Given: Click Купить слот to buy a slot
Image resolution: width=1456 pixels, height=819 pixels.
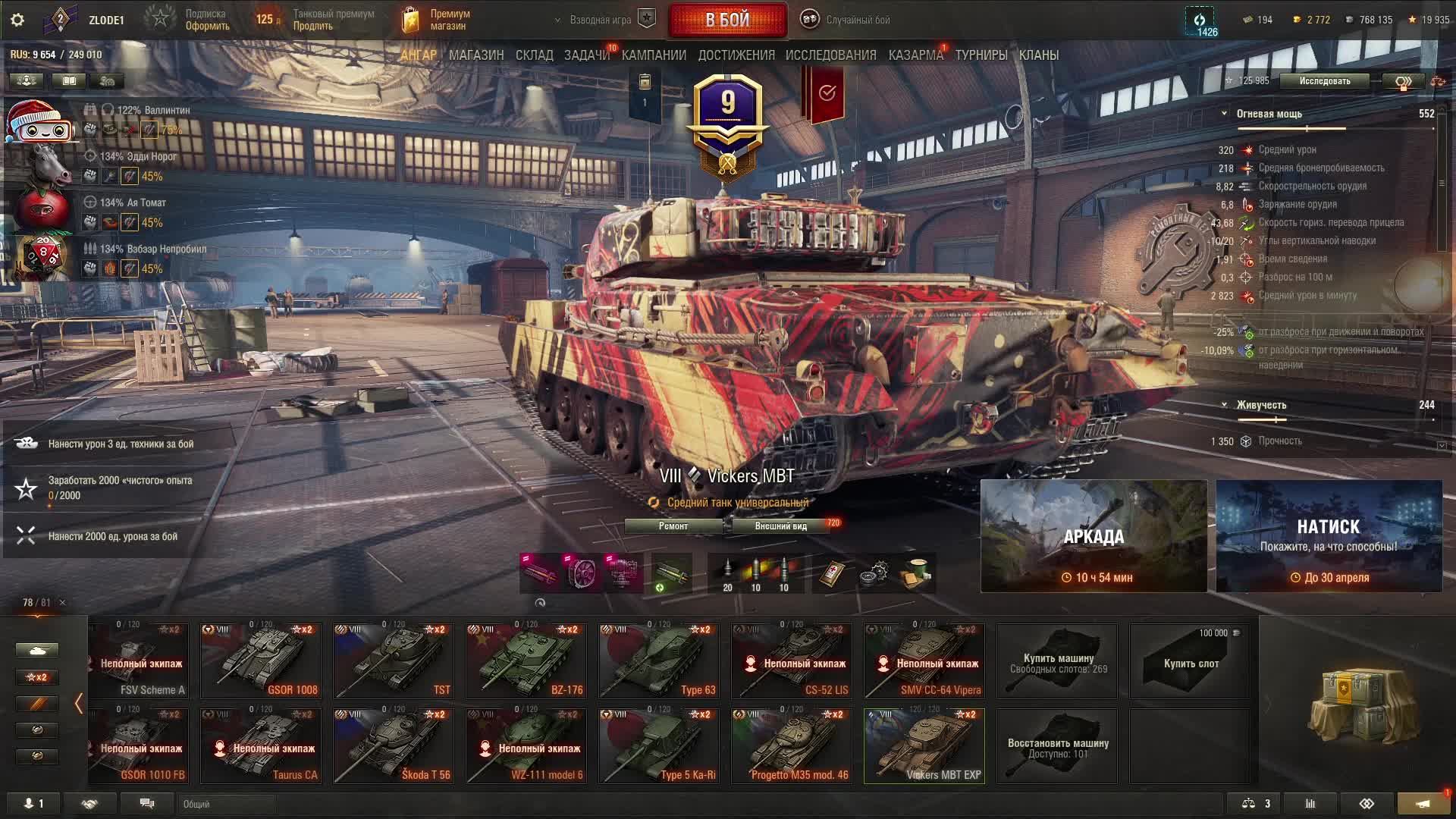Looking at the screenshot, I should click(x=1190, y=661).
